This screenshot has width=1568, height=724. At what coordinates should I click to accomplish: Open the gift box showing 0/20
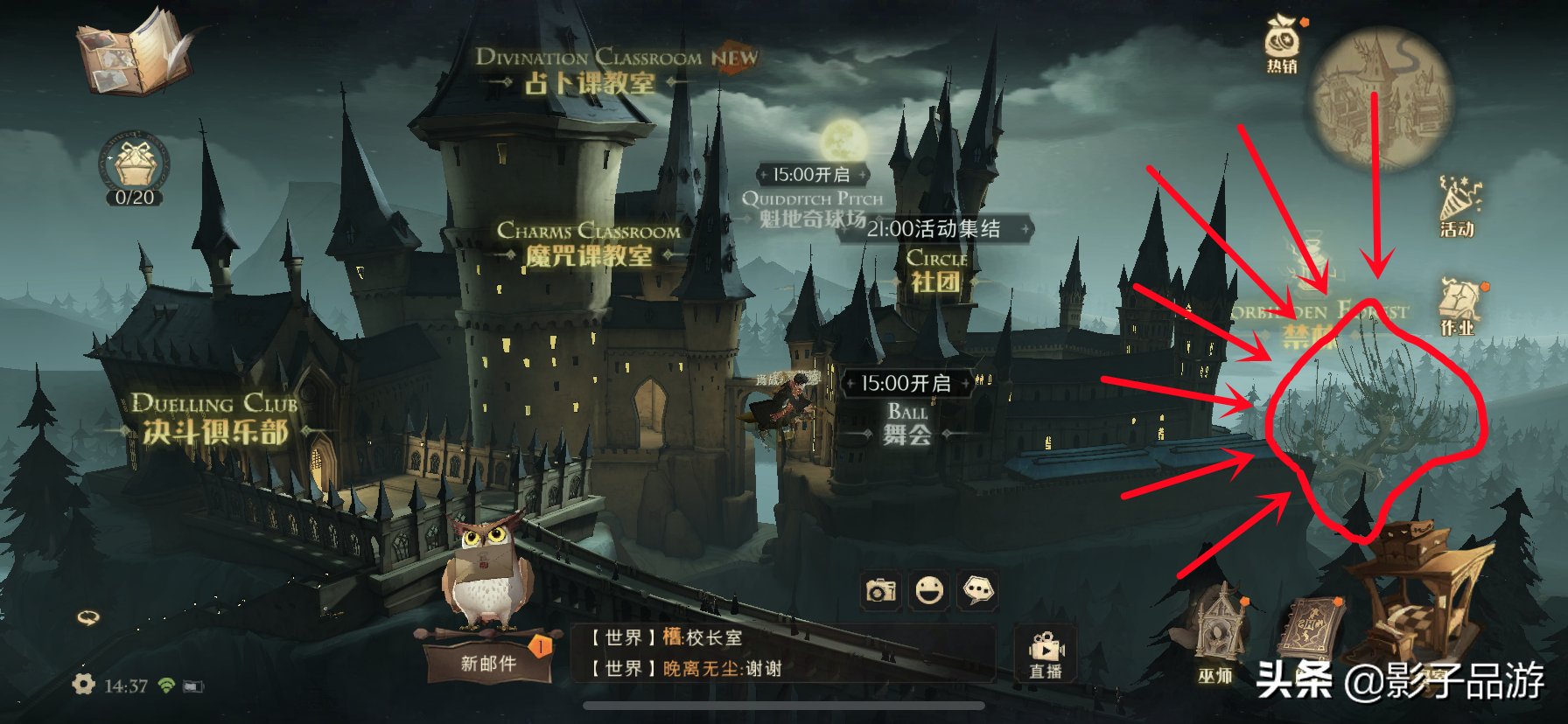(135, 168)
